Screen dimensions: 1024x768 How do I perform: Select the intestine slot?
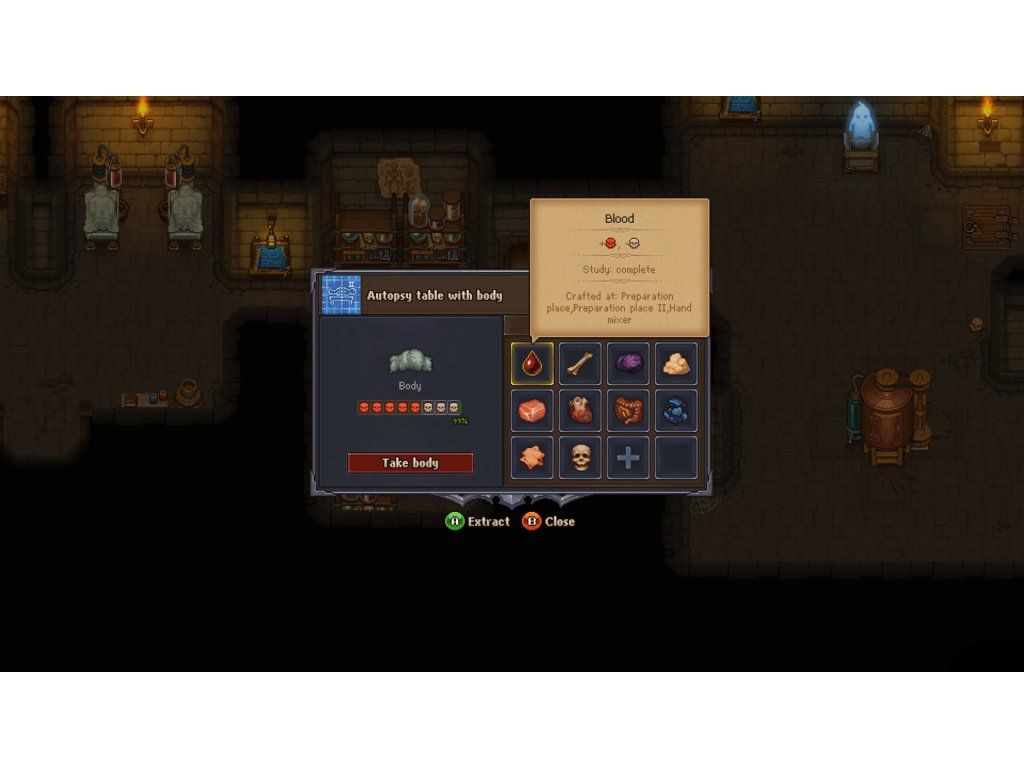(x=628, y=411)
